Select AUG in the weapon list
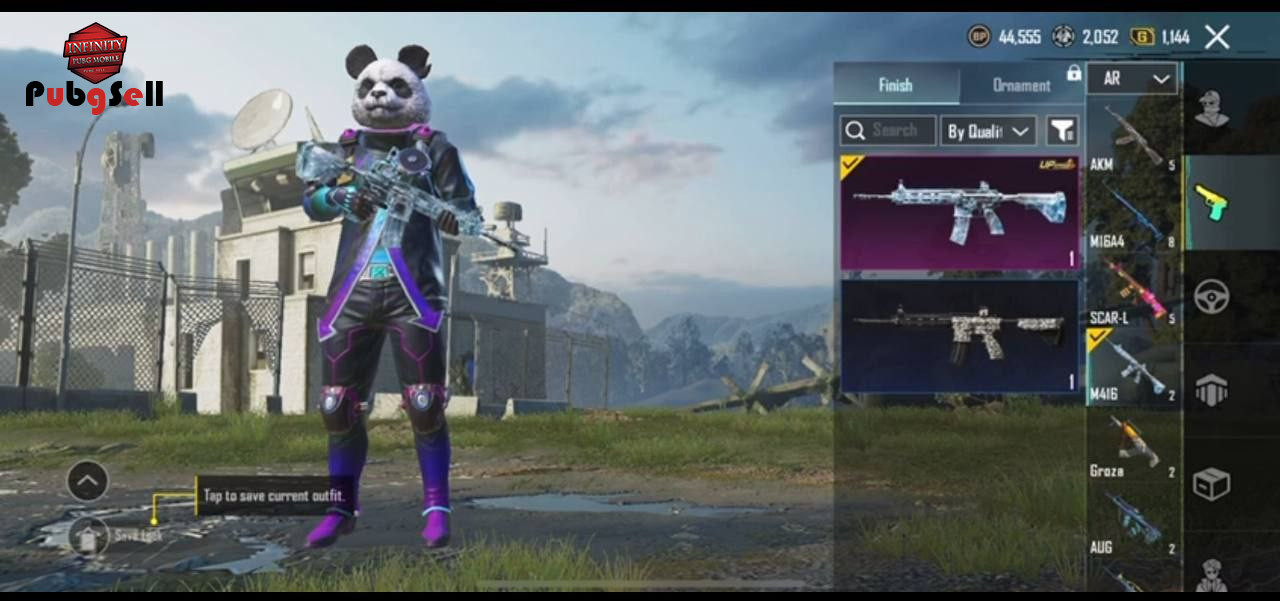The width and height of the screenshot is (1280, 601). click(x=1133, y=520)
